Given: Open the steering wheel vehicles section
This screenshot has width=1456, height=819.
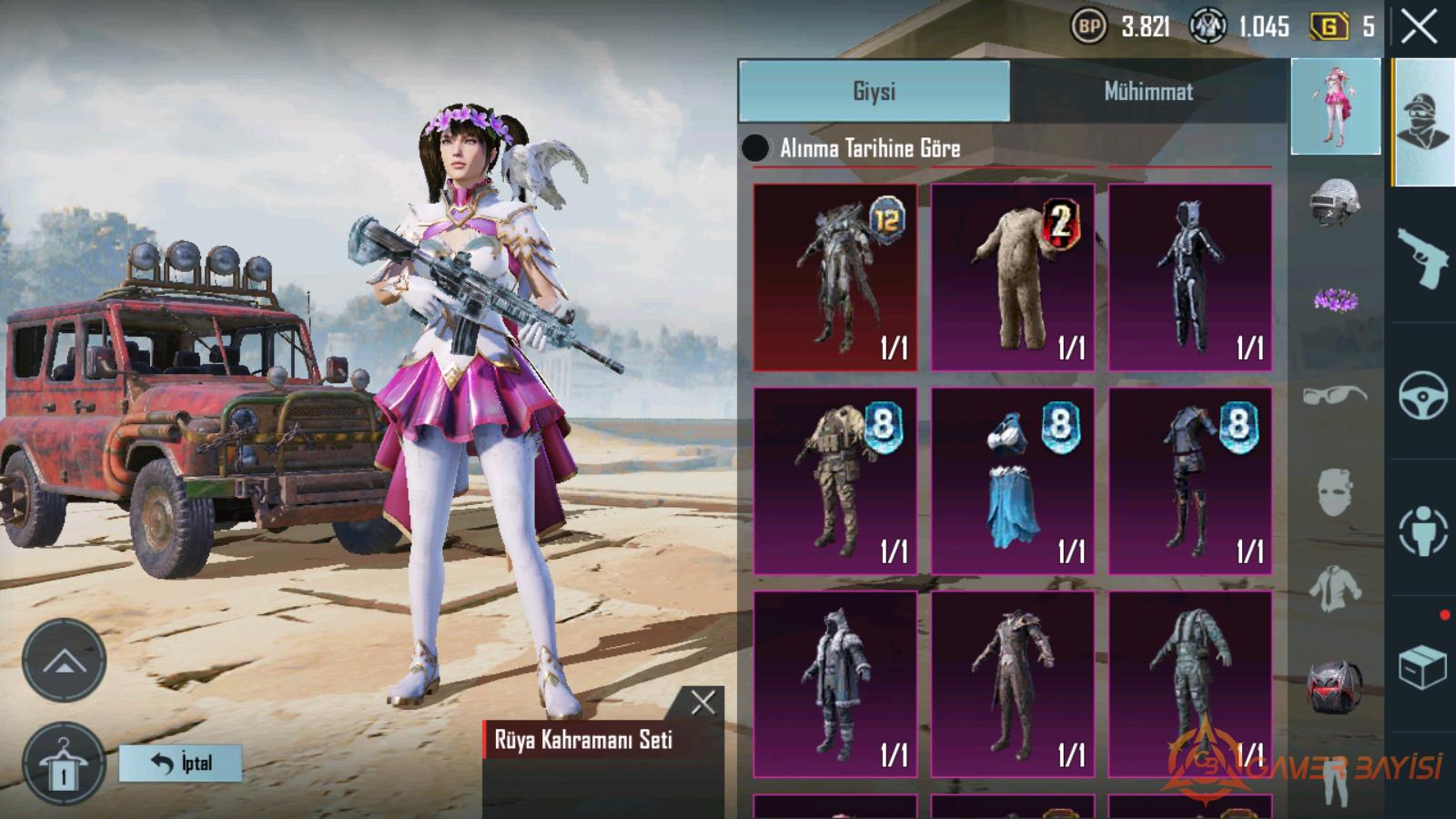Looking at the screenshot, I should click(x=1422, y=395).
